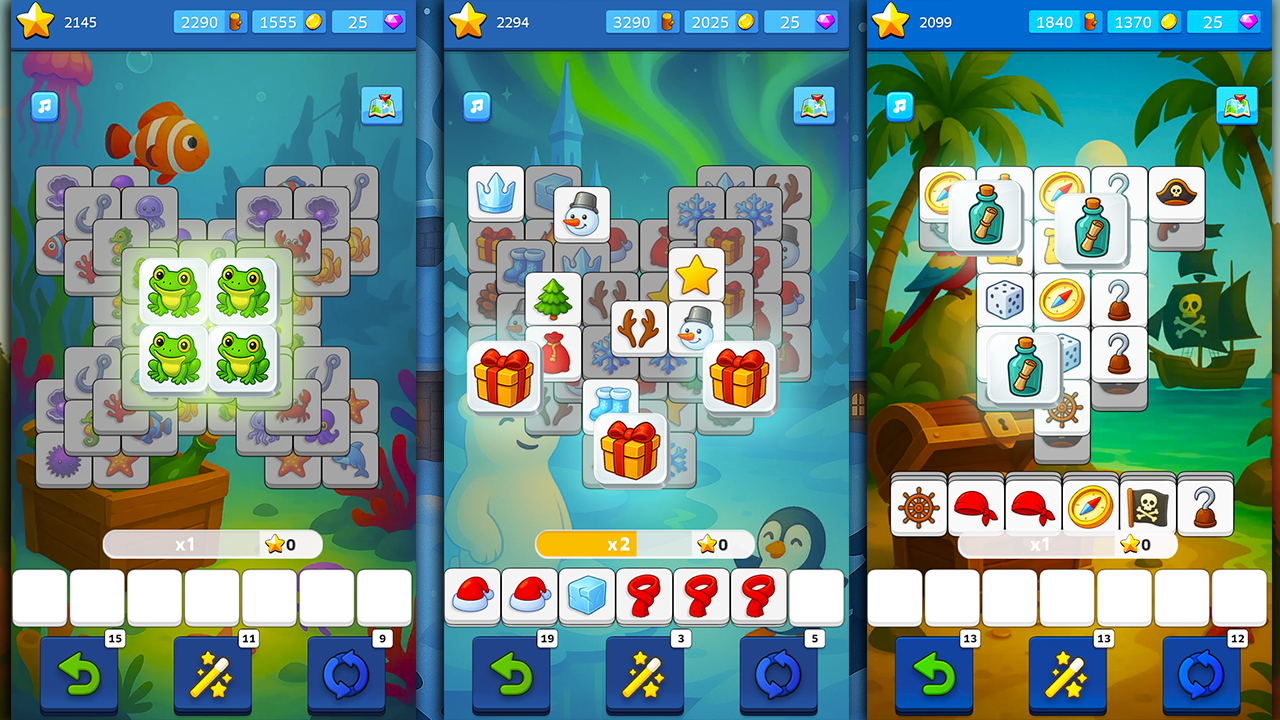
Task: Open the map icon in the underwater level
Action: [381, 105]
